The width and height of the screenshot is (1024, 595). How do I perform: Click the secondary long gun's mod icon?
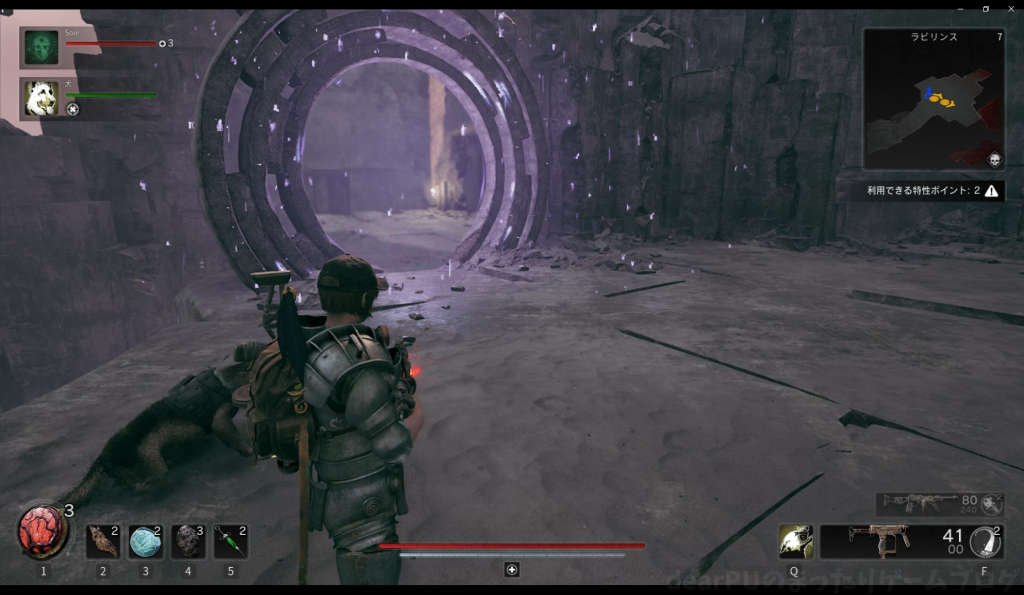(x=991, y=504)
